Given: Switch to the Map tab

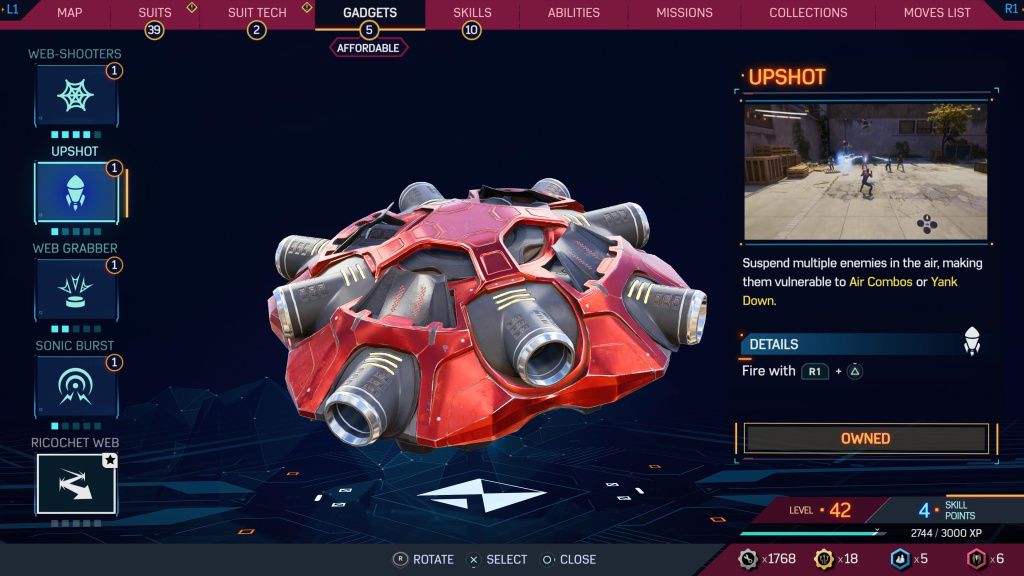Looking at the screenshot, I should coord(70,13).
